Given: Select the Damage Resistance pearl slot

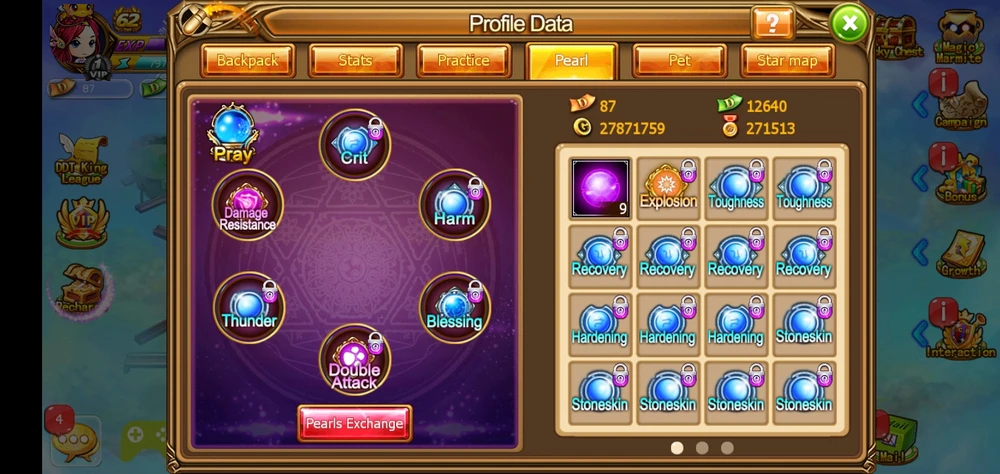Looking at the screenshot, I should [x=248, y=205].
